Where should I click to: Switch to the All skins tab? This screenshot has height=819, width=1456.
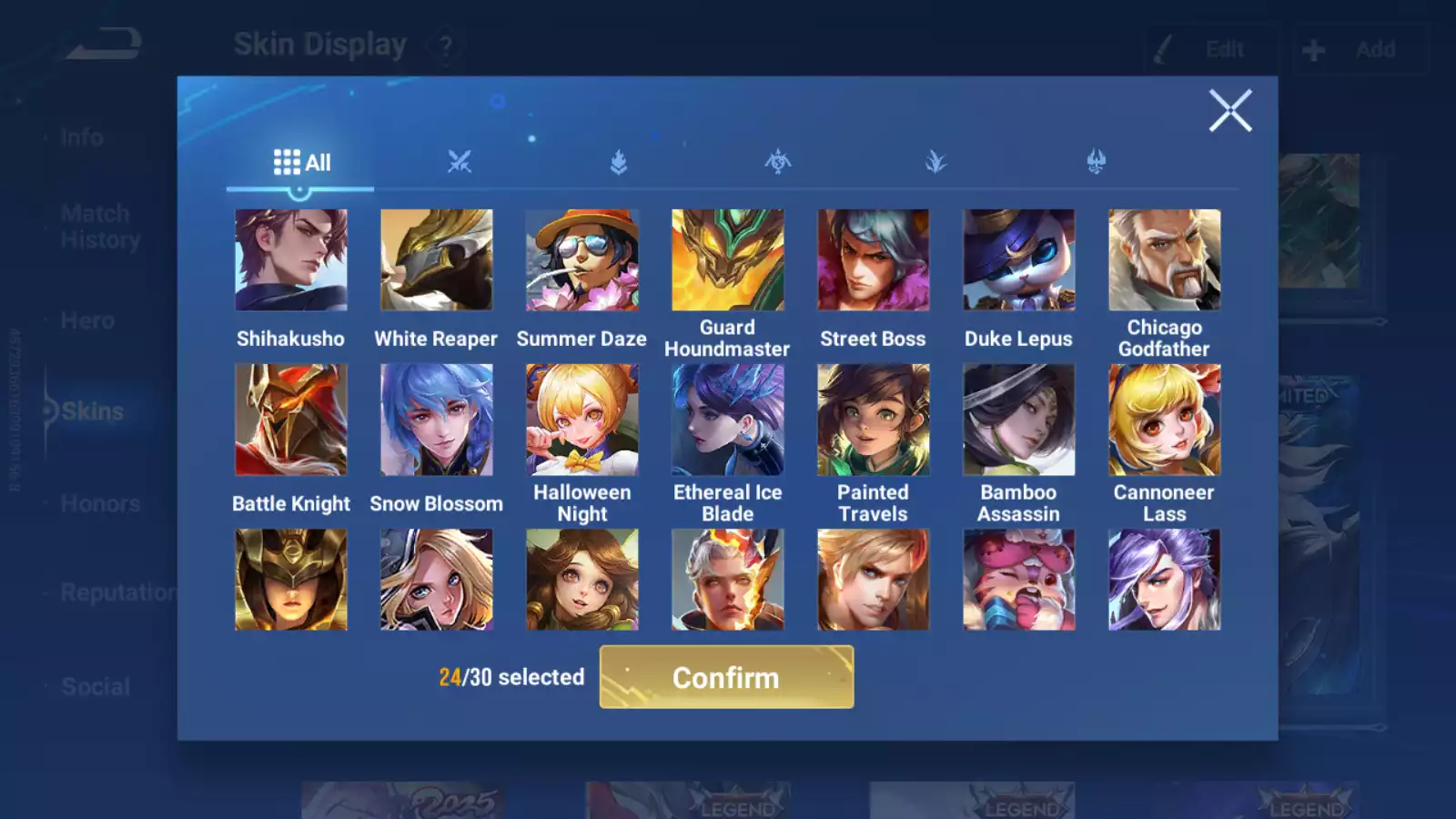pyautogui.click(x=301, y=163)
